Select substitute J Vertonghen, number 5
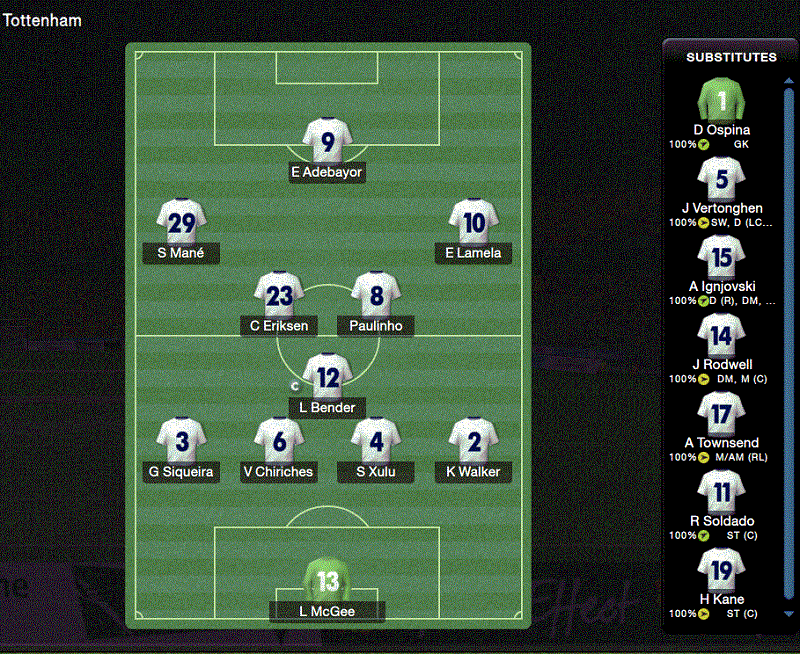The height and width of the screenshot is (654, 800). click(x=721, y=180)
